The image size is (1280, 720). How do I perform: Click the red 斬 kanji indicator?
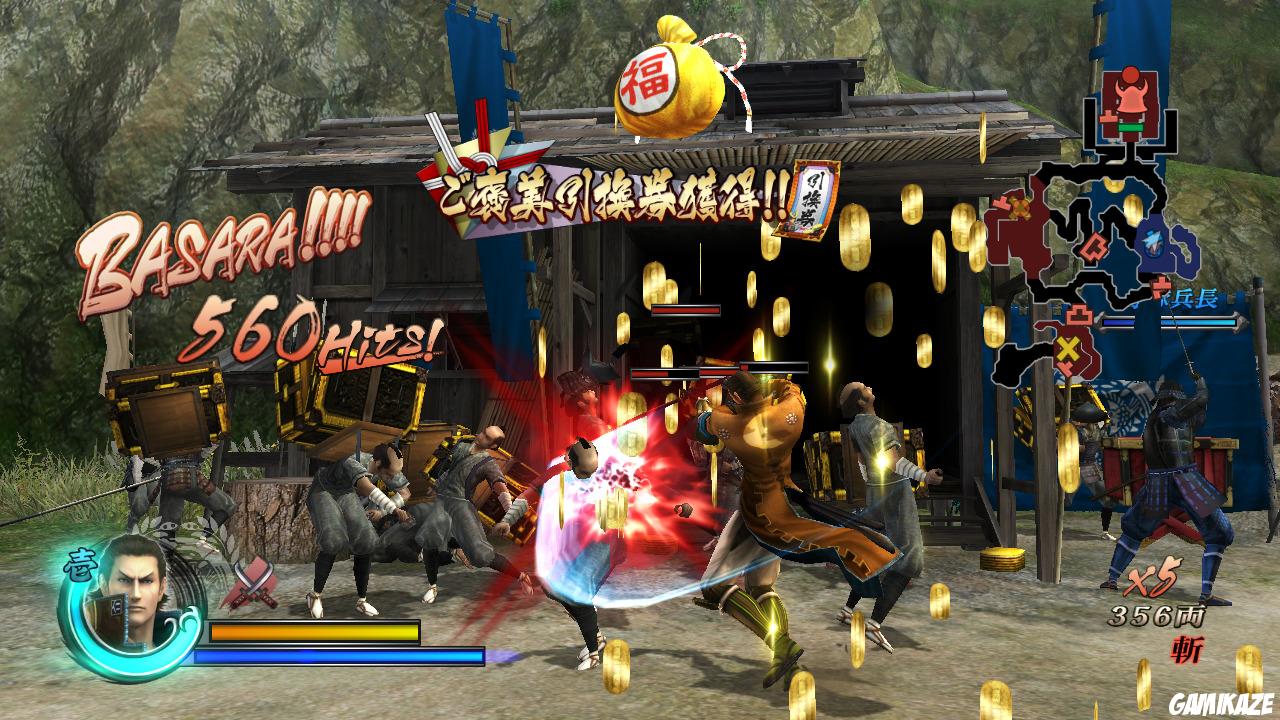pos(1186,645)
